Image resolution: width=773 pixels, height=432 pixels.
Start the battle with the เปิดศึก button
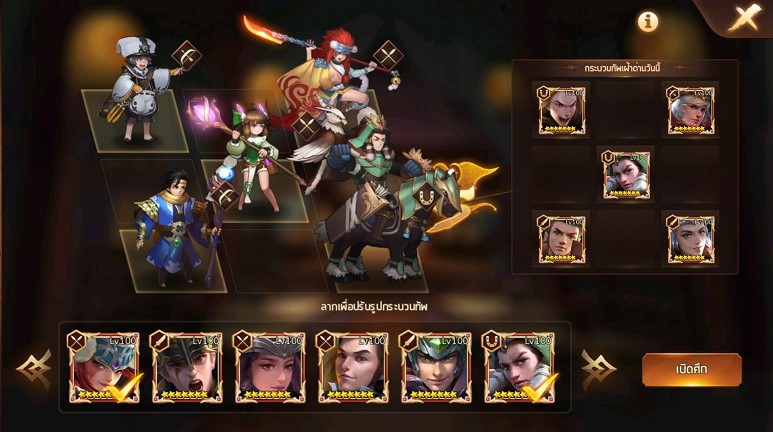coord(691,369)
